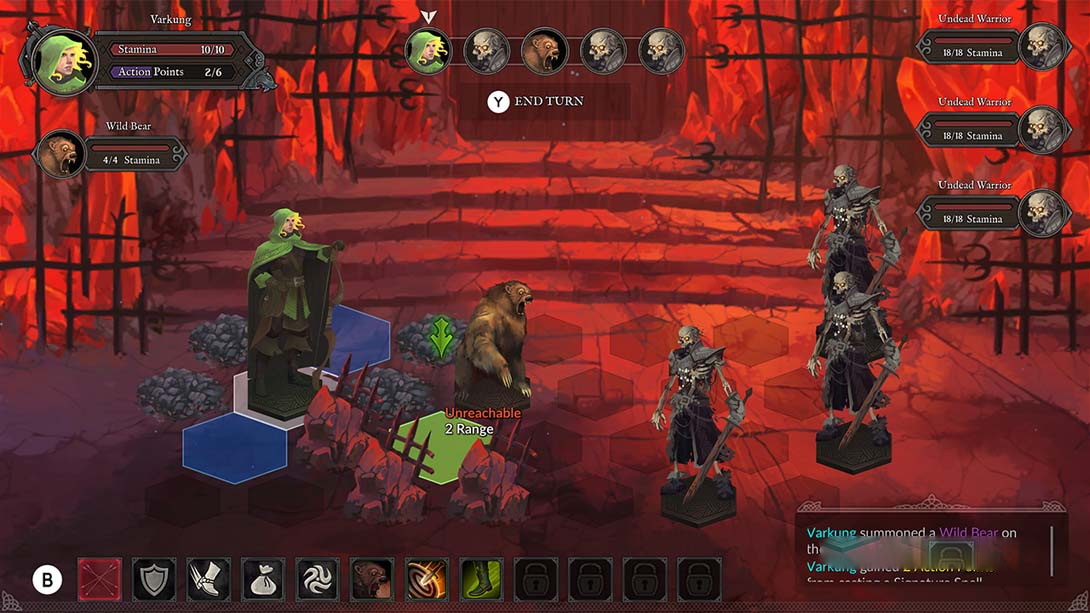Open the loot bag item slot
Viewport: 1090px width, 613px height.
[263, 580]
